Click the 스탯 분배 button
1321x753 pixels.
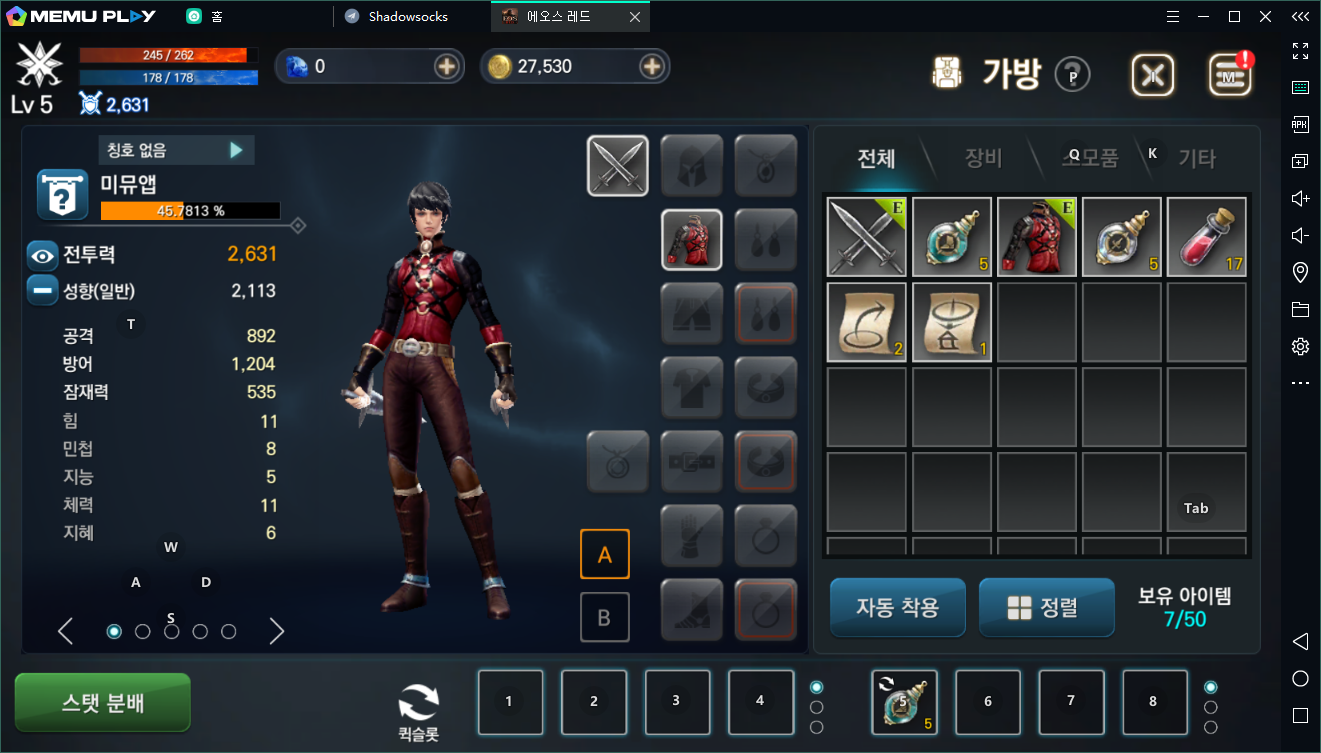click(x=102, y=702)
